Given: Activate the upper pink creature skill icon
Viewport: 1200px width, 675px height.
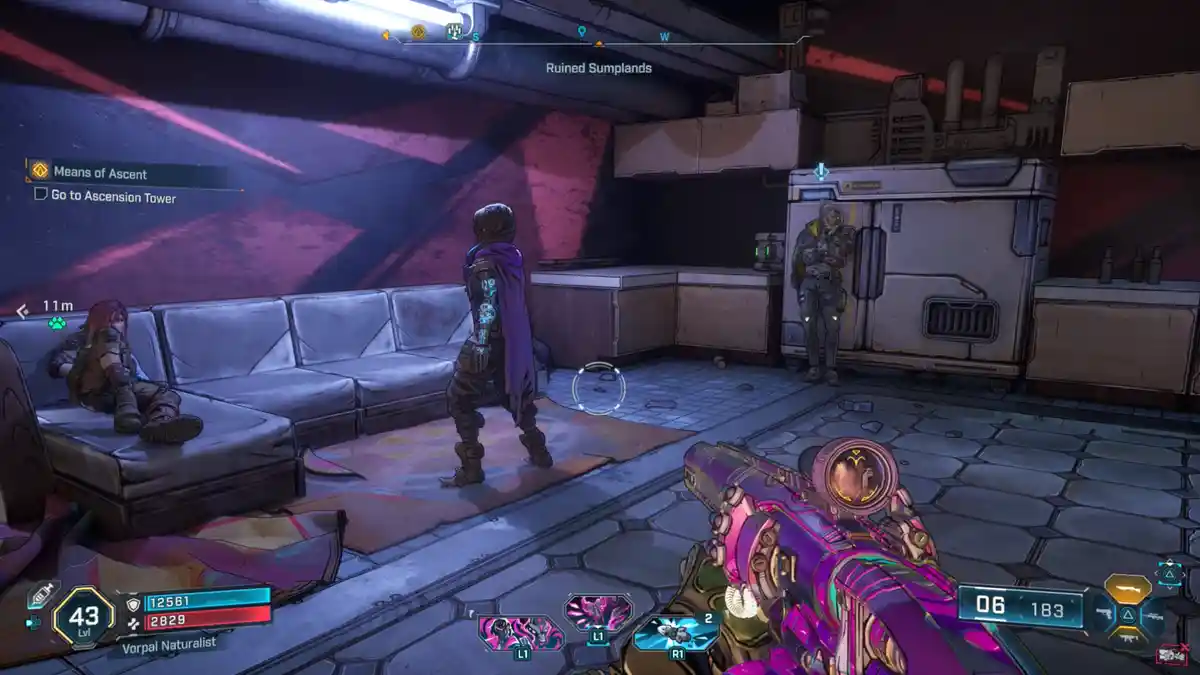Looking at the screenshot, I should coord(598,610).
